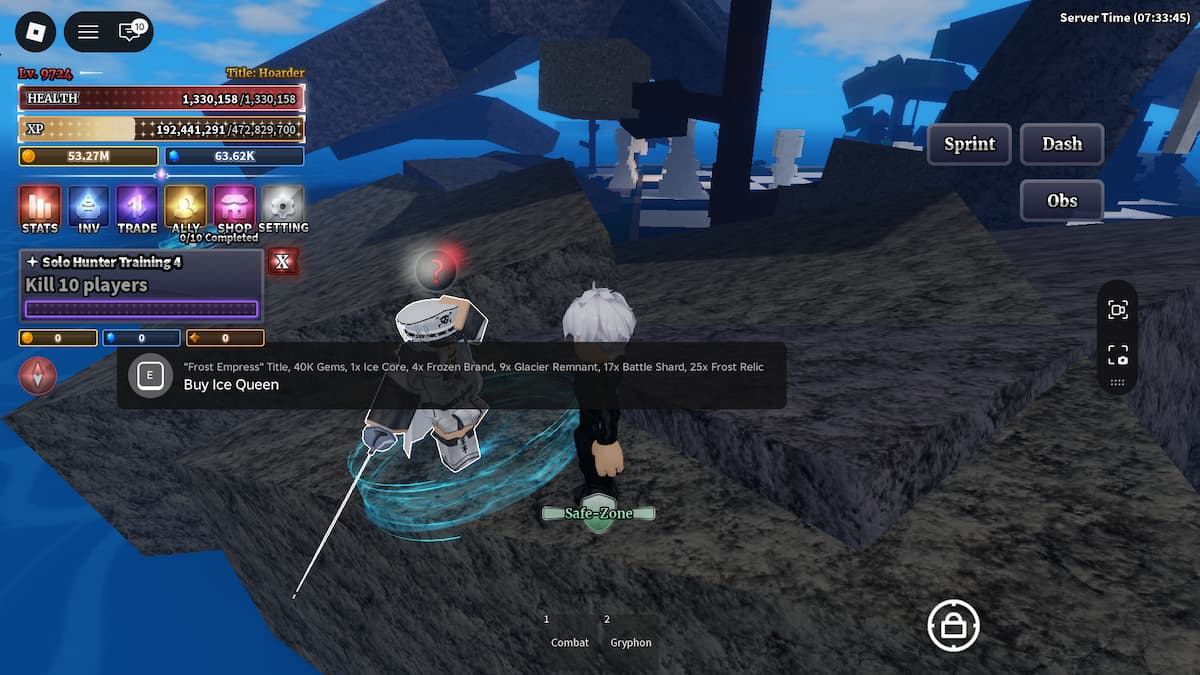Open the hamburger menu in the top bar

[88, 33]
